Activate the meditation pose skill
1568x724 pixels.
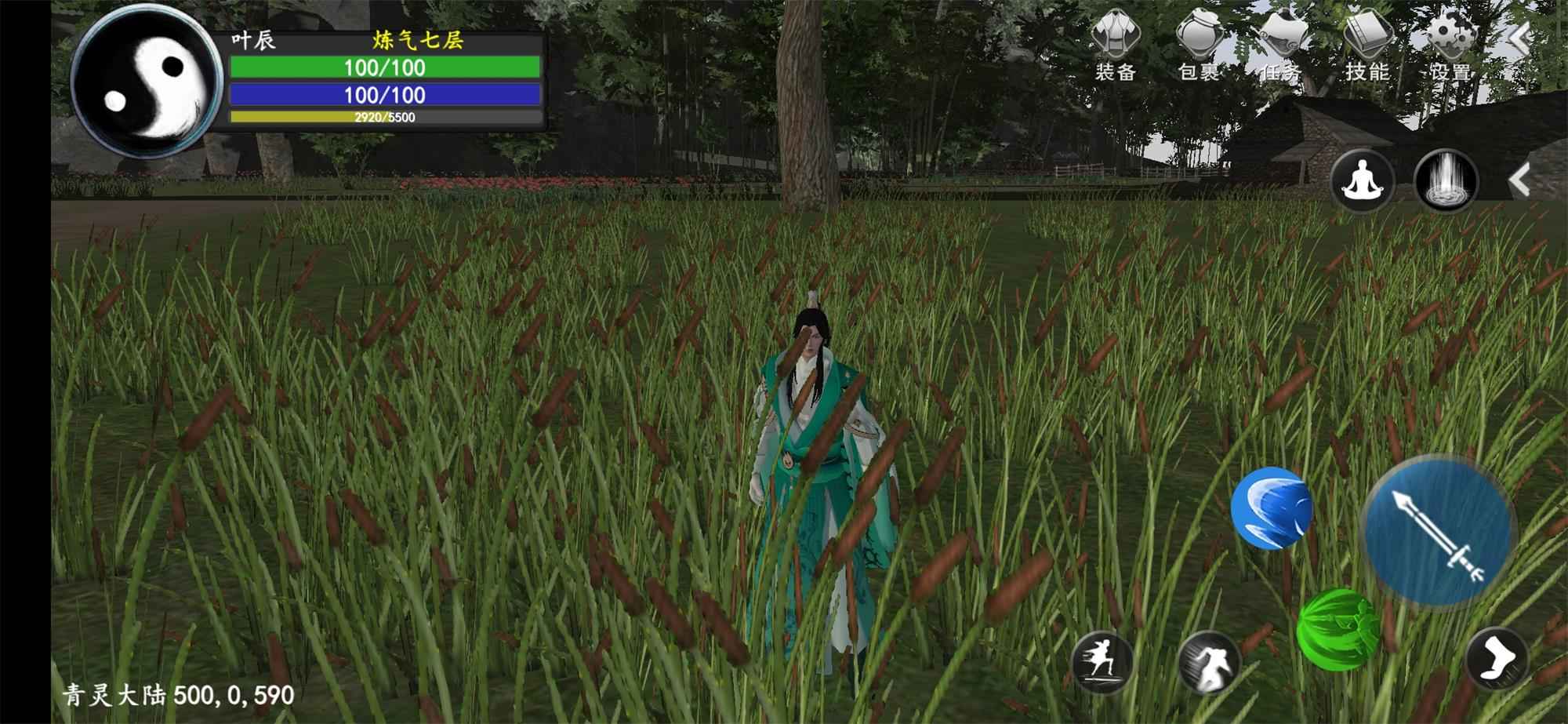click(x=1363, y=180)
